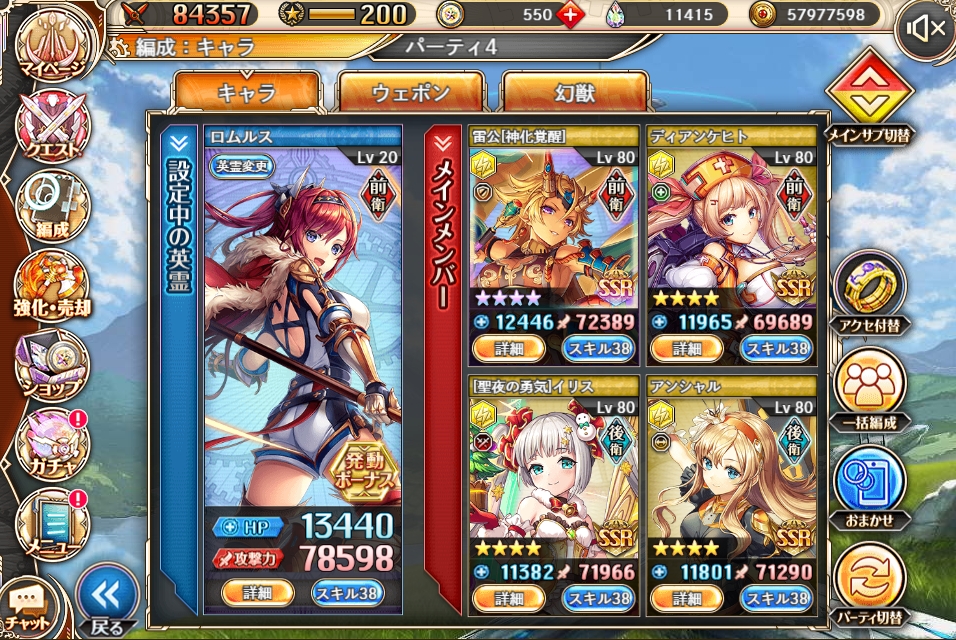Change the spirit via 英霊変更 button
956x640 pixels.
click(242, 166)
